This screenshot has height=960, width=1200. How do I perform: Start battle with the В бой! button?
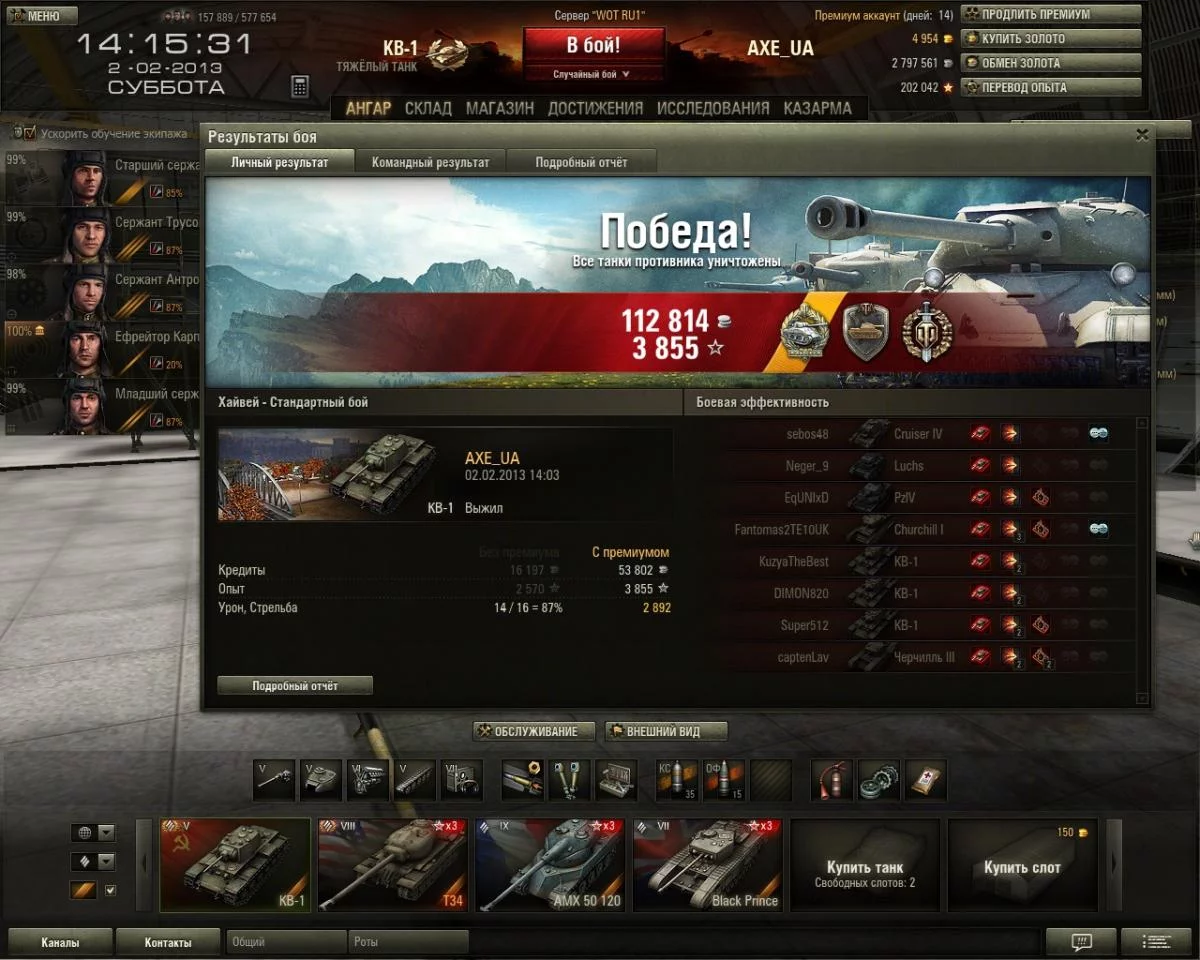coord(593,46)
